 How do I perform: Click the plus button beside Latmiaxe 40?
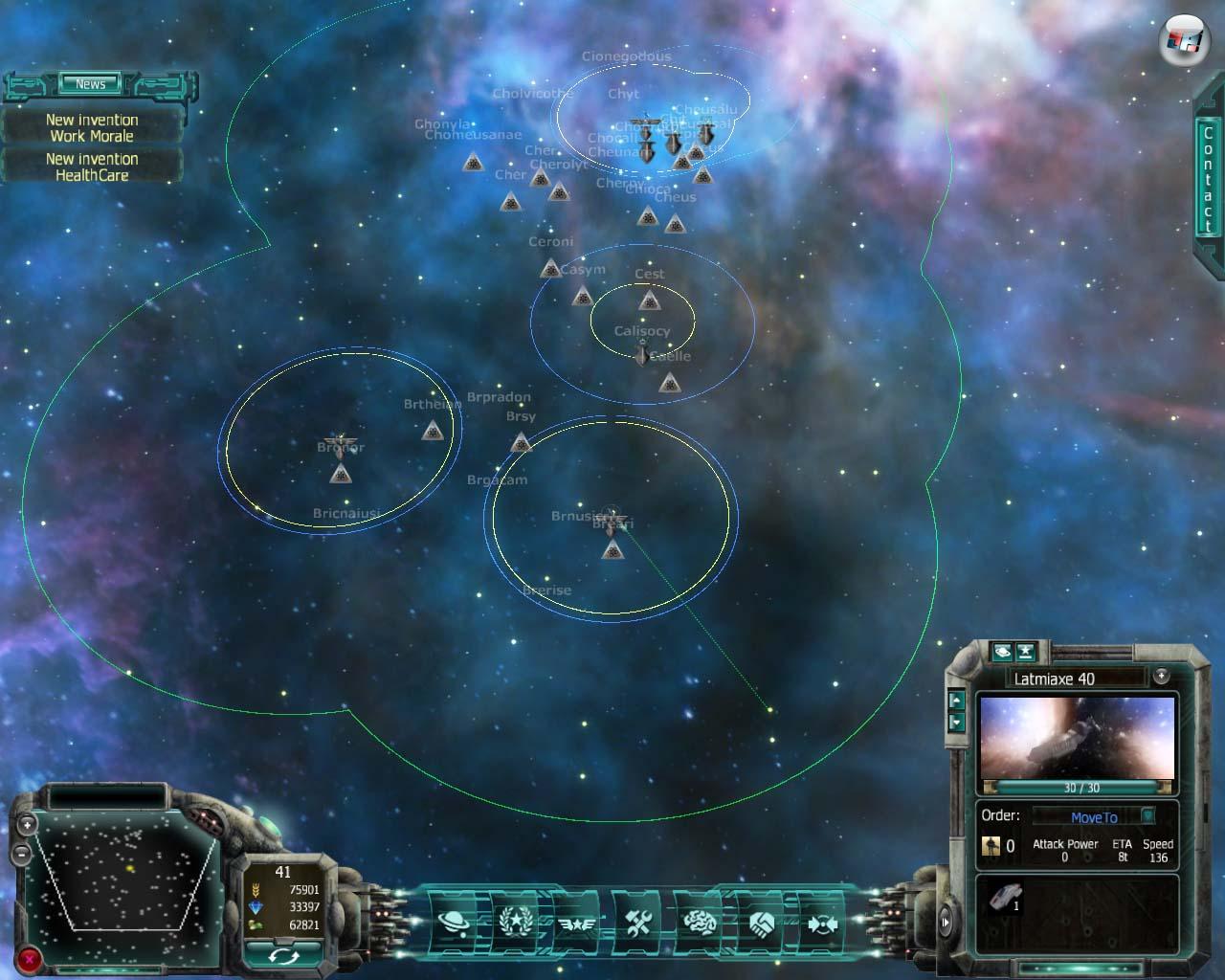1161,676
